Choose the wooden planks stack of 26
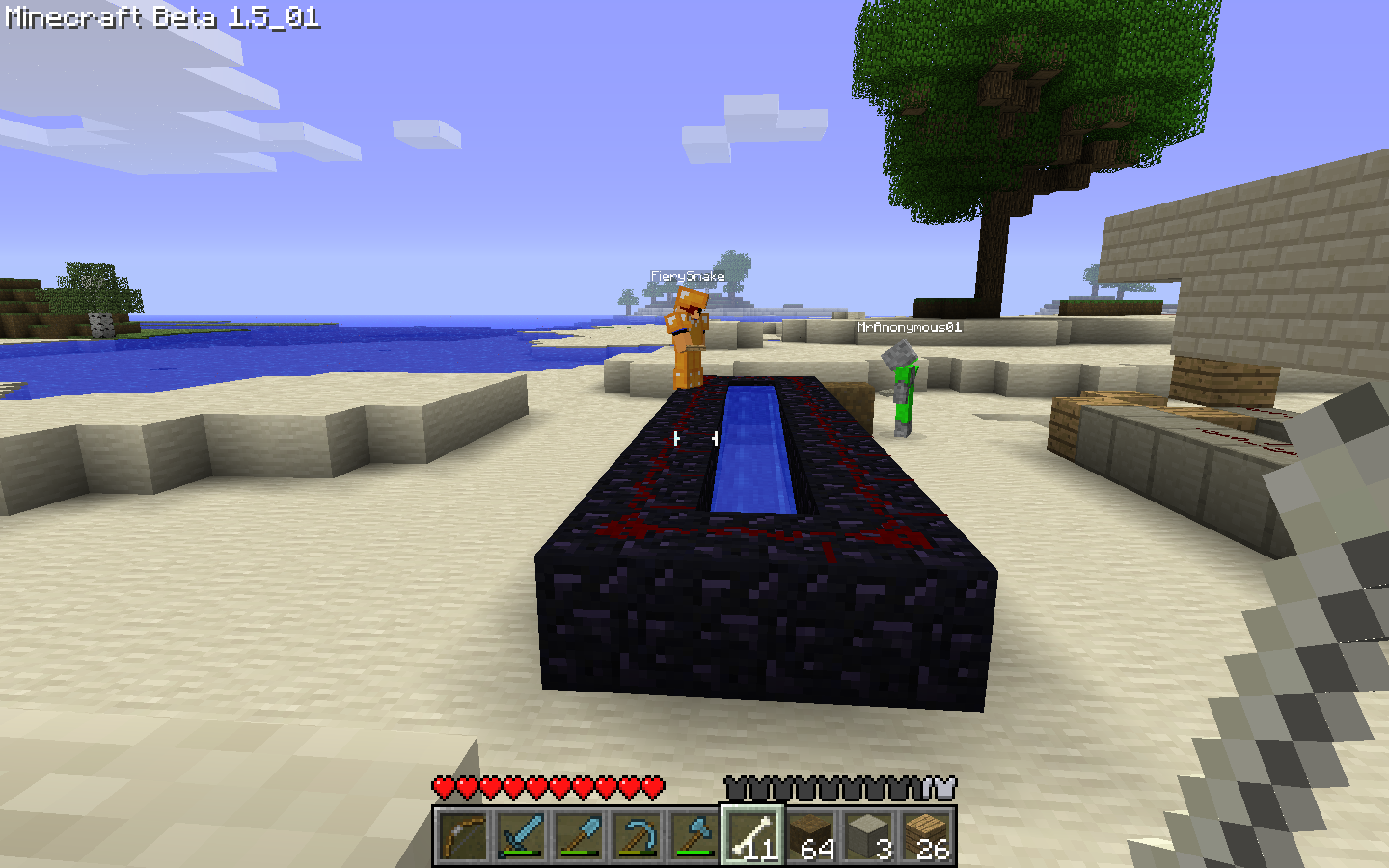This screenshot has height=868, width=1389. pos(926,836)
